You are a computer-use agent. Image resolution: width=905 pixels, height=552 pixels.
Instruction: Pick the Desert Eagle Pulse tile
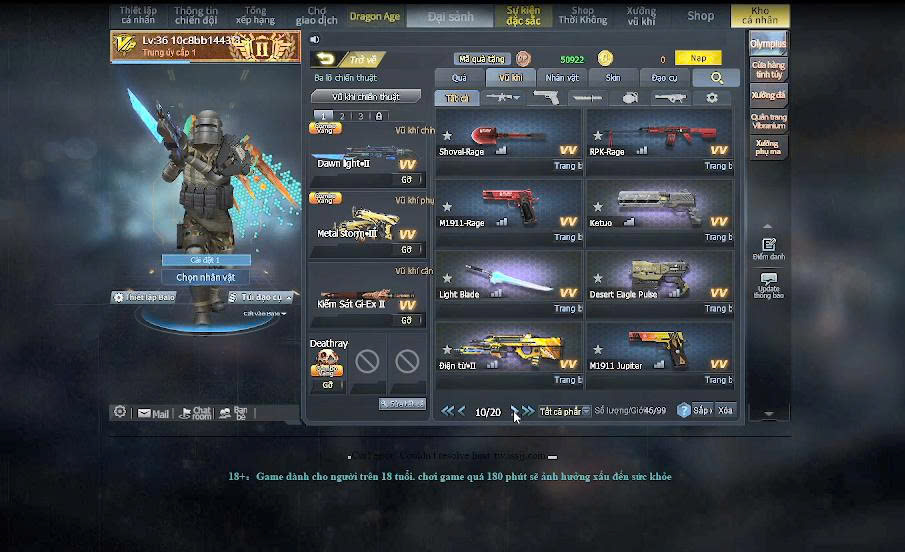coord(659,283)
